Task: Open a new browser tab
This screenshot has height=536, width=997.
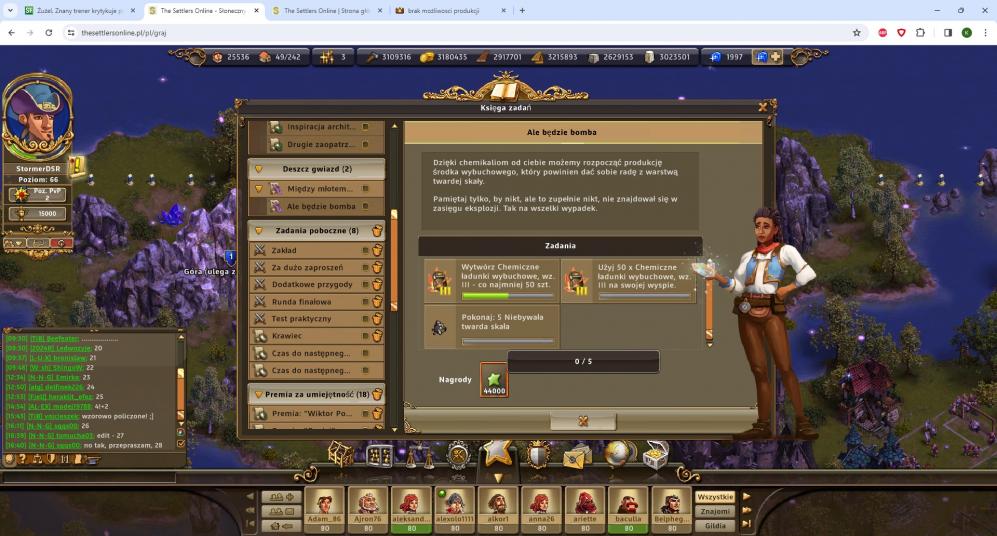Action: (522, 10)
